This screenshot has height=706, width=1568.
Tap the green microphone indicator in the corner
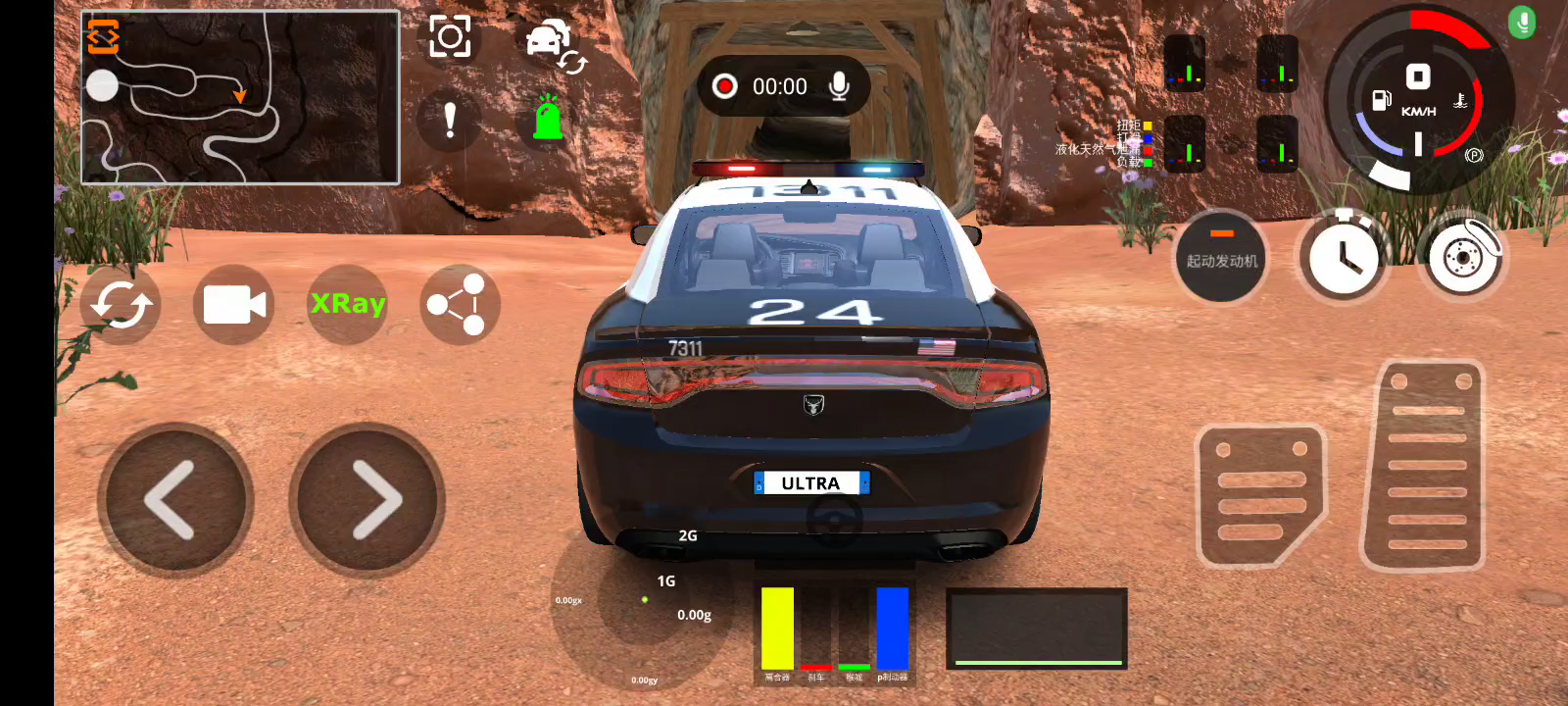point(1522,22)
